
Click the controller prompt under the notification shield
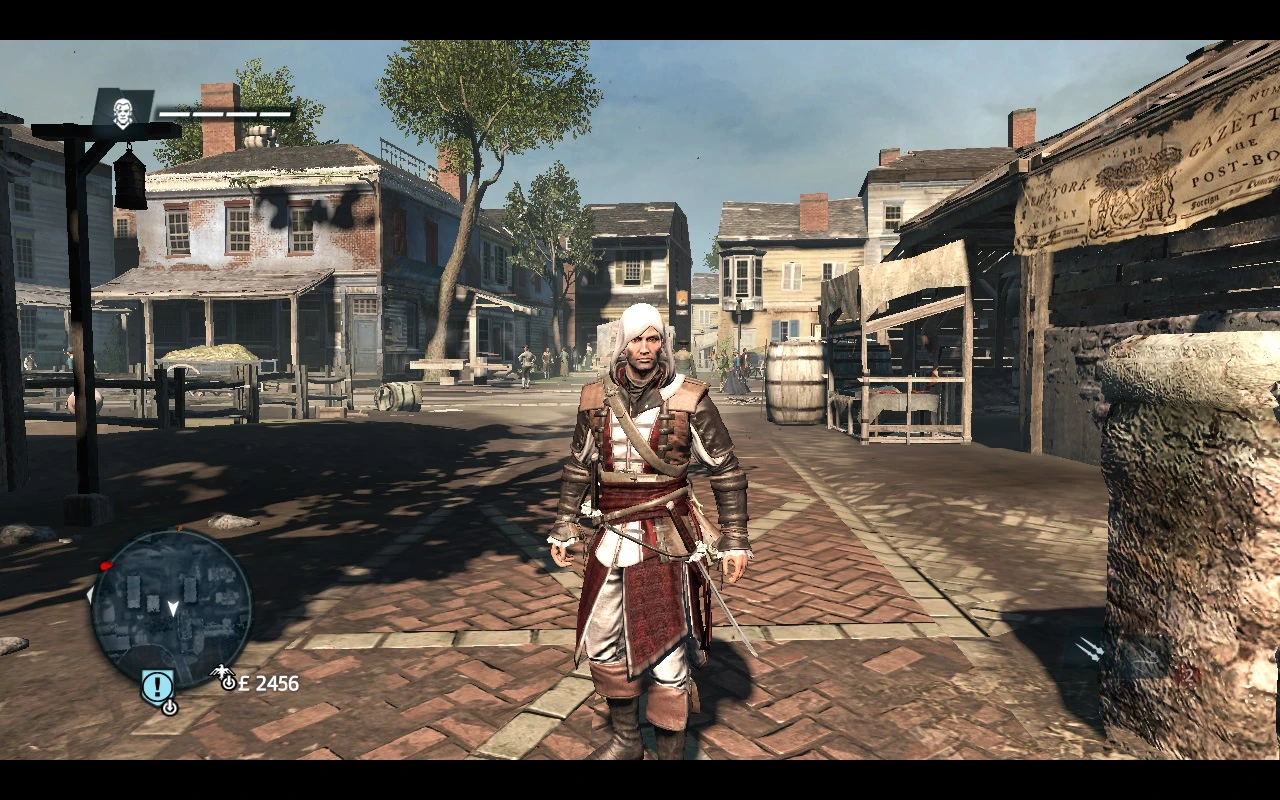[x=171, y=707]
